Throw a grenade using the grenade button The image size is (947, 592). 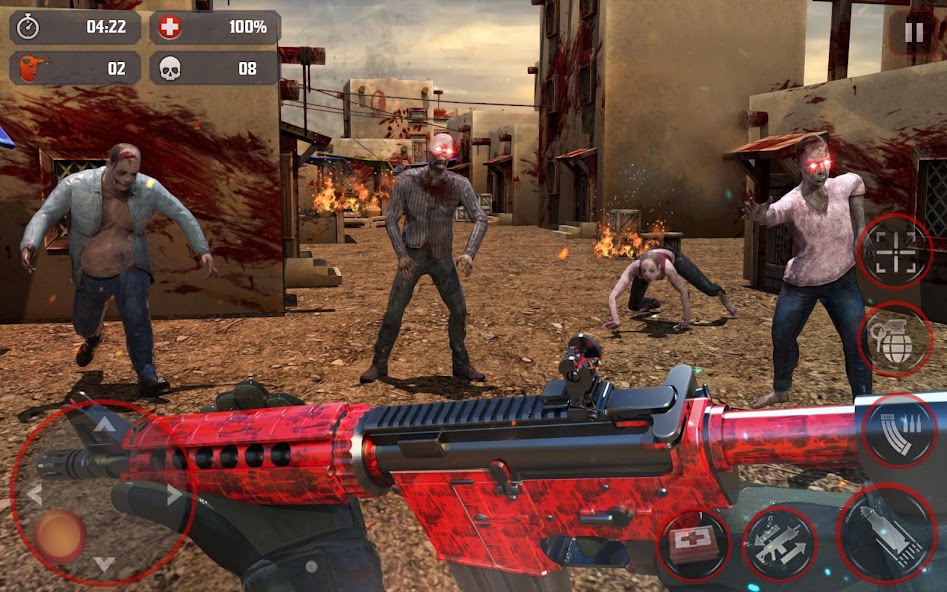(896, 340)
